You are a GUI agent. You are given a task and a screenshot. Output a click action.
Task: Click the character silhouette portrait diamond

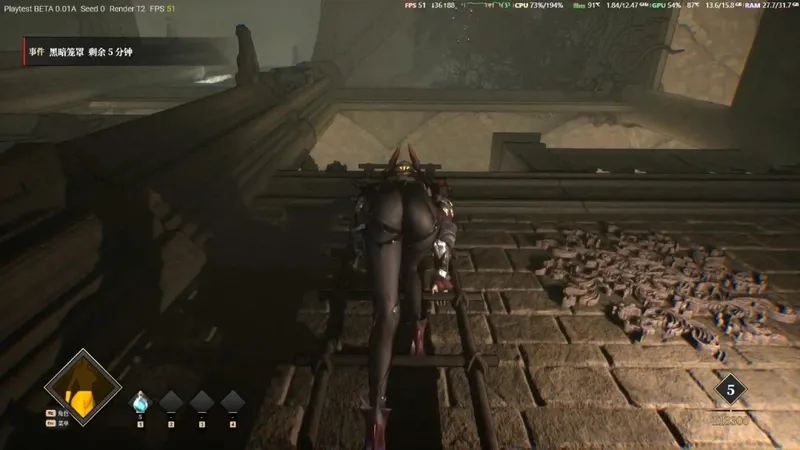tap(82, 388)
